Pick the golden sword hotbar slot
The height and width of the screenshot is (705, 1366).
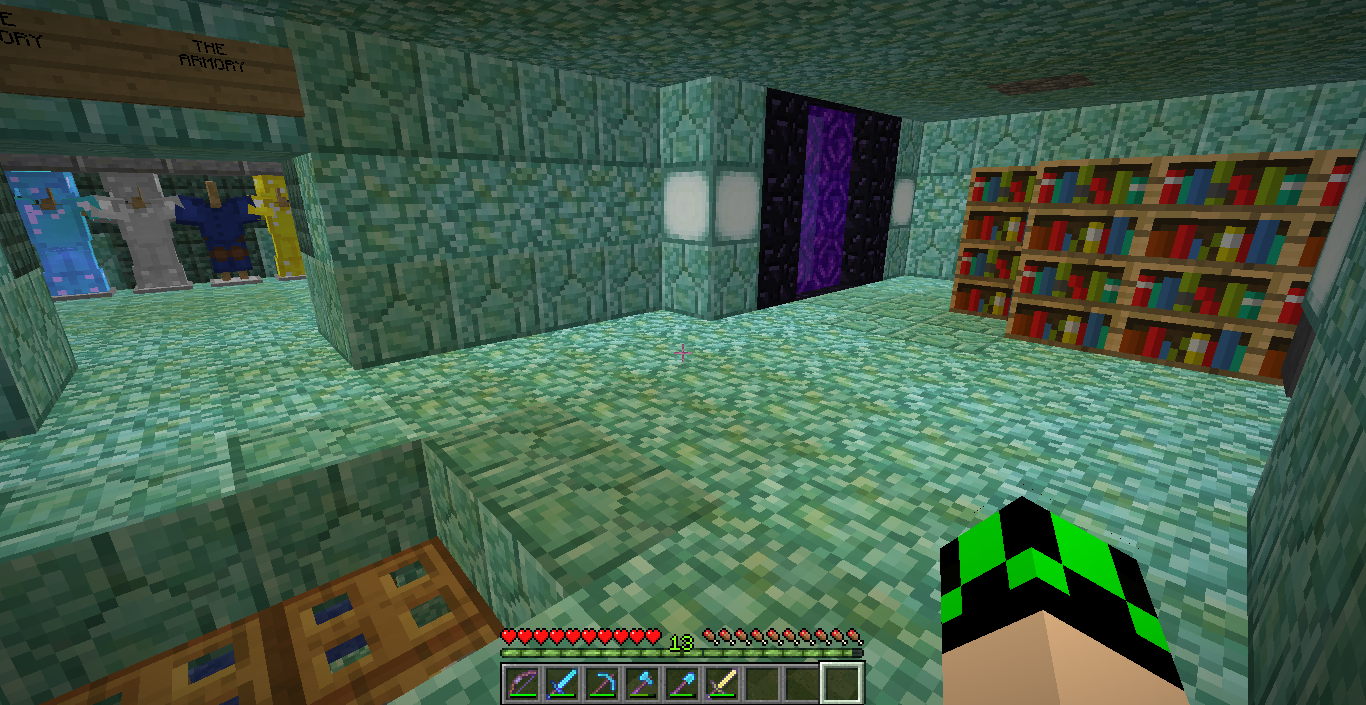(x=722, y=683)
